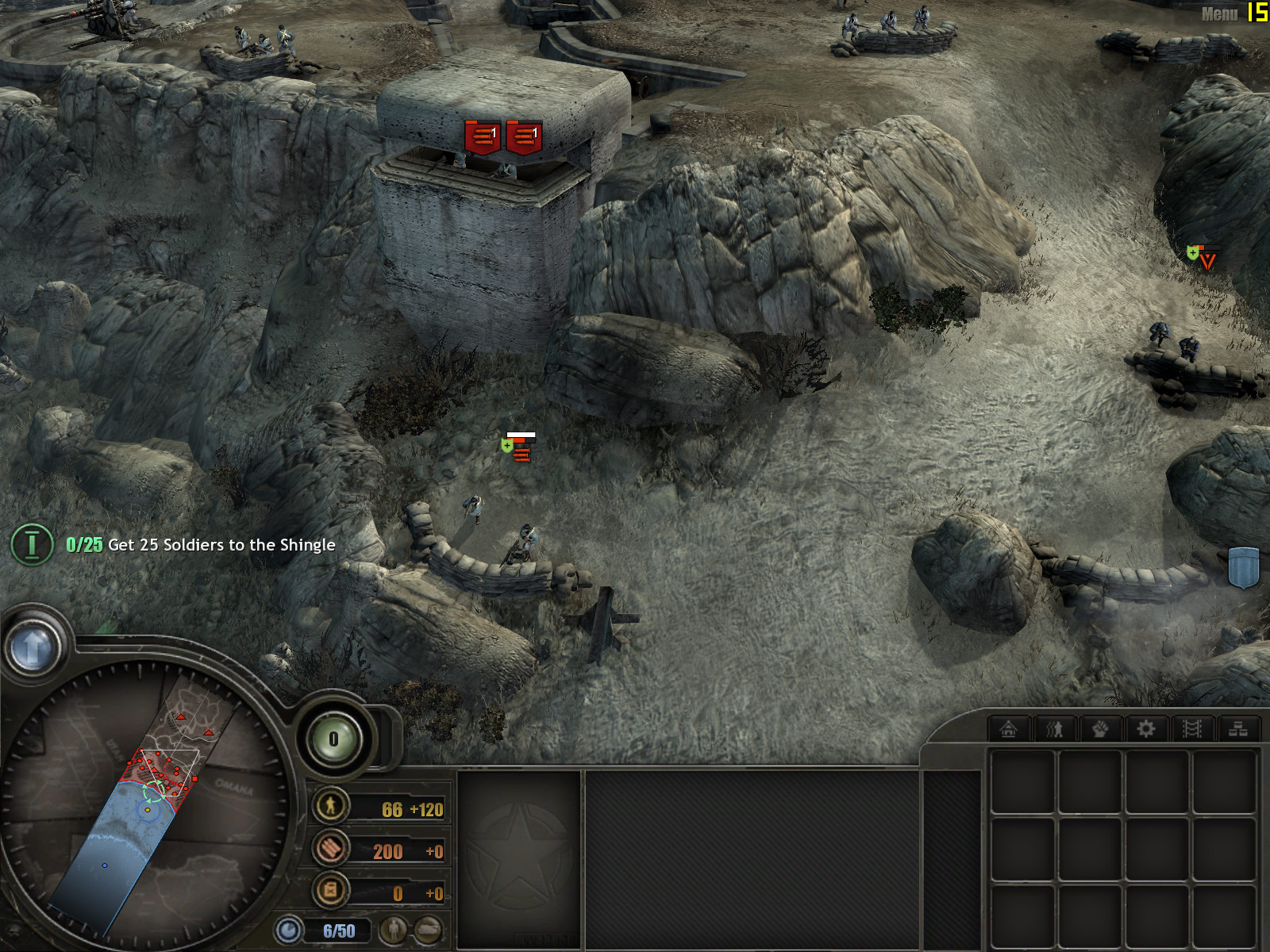Select the stacked crates icon button
Viewport: 1270px width, 952px height.
point(1237,728)
